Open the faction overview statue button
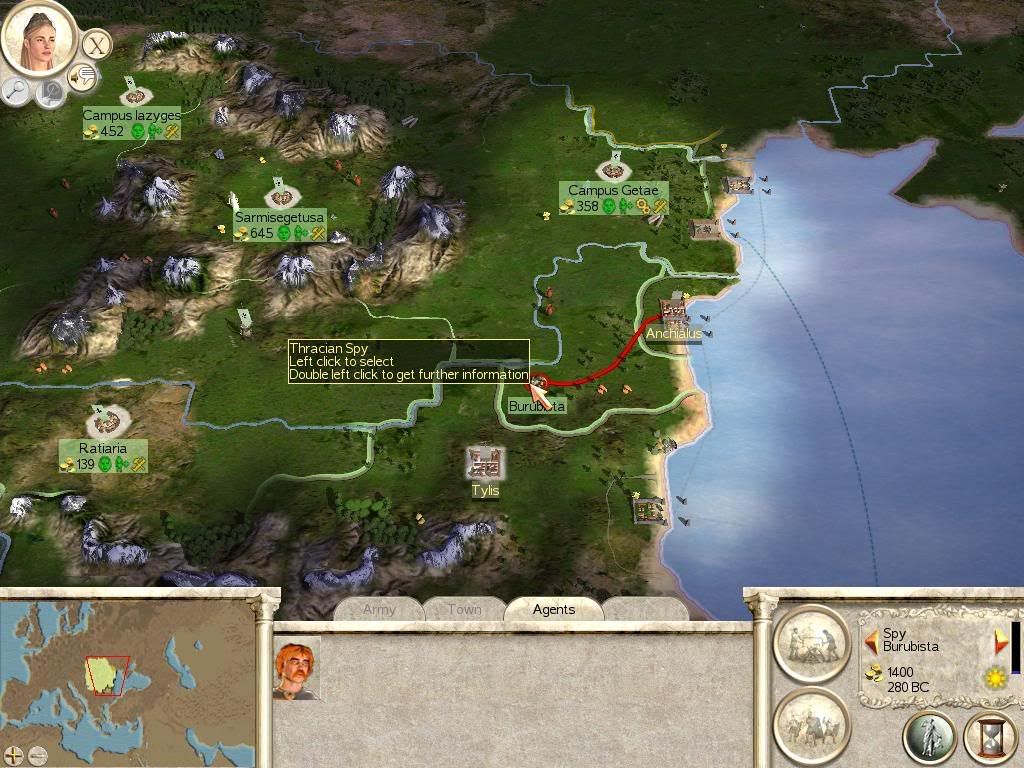Image resolution: width=1024 pixels, height=768 pixels. tap(929, 737)
